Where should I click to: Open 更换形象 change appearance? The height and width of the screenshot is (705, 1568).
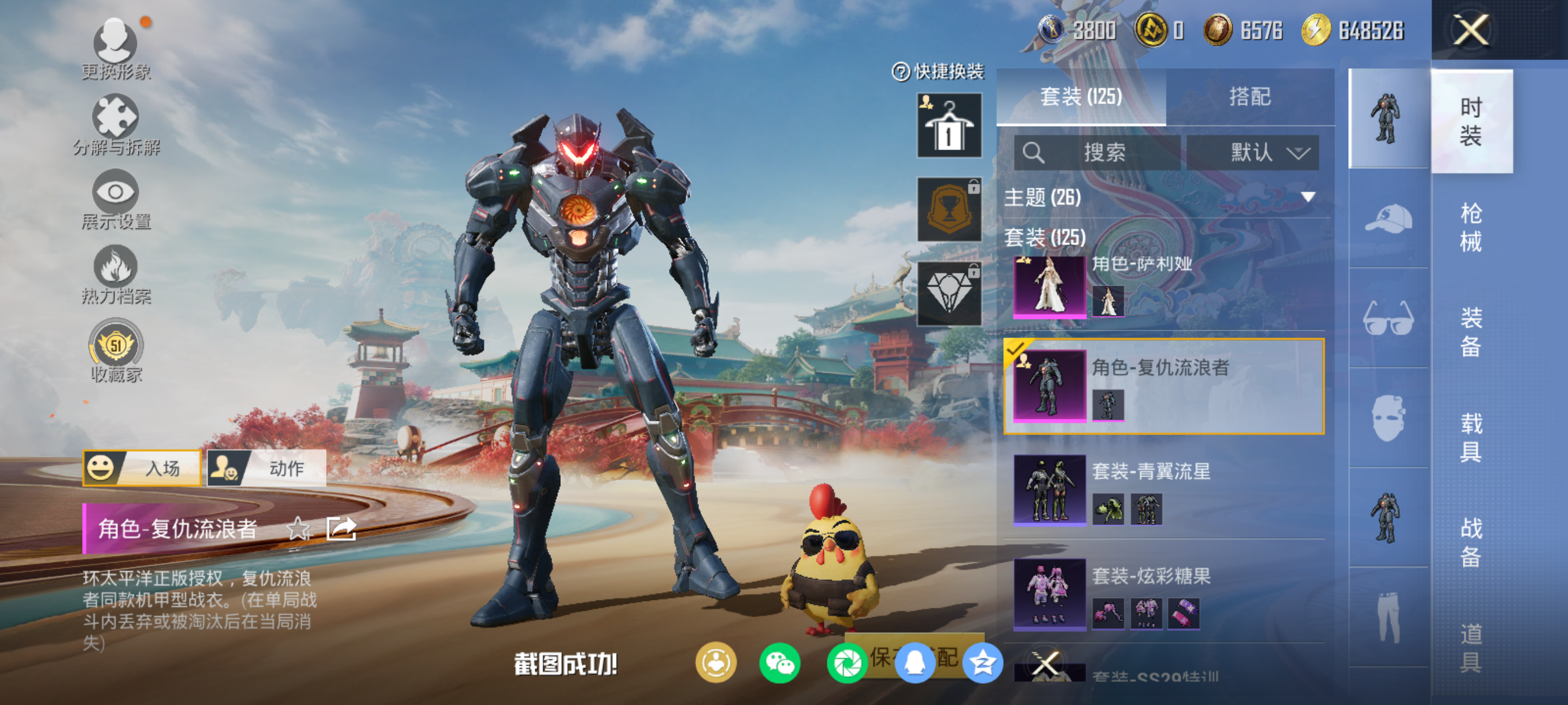(x=116, y=49)
